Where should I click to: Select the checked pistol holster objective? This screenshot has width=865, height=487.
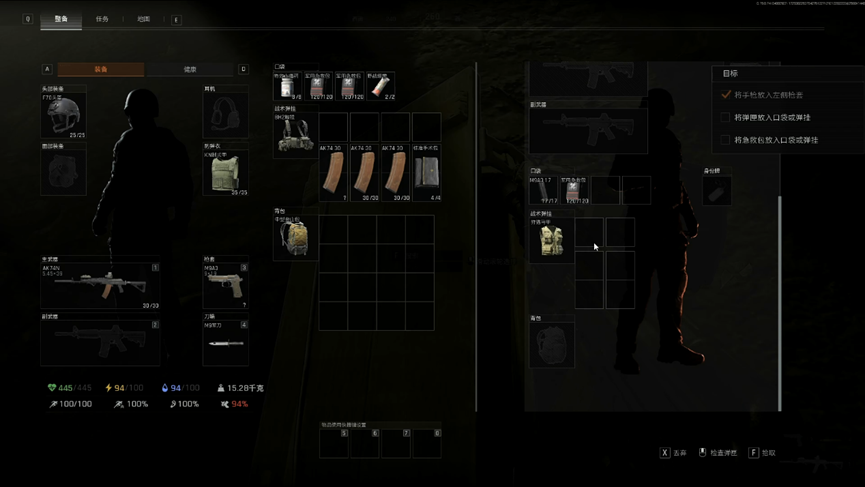point(767,95)
